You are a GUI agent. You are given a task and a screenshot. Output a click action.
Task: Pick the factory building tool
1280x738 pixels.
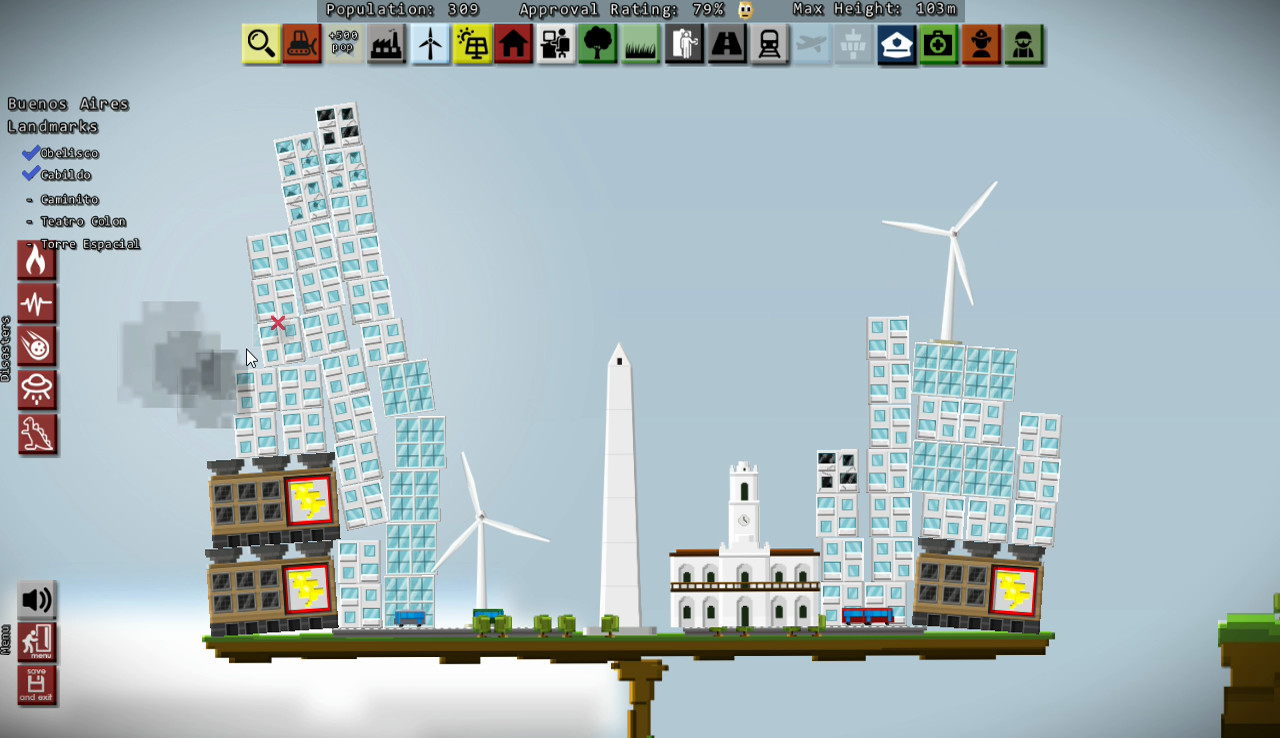point(387,44)
